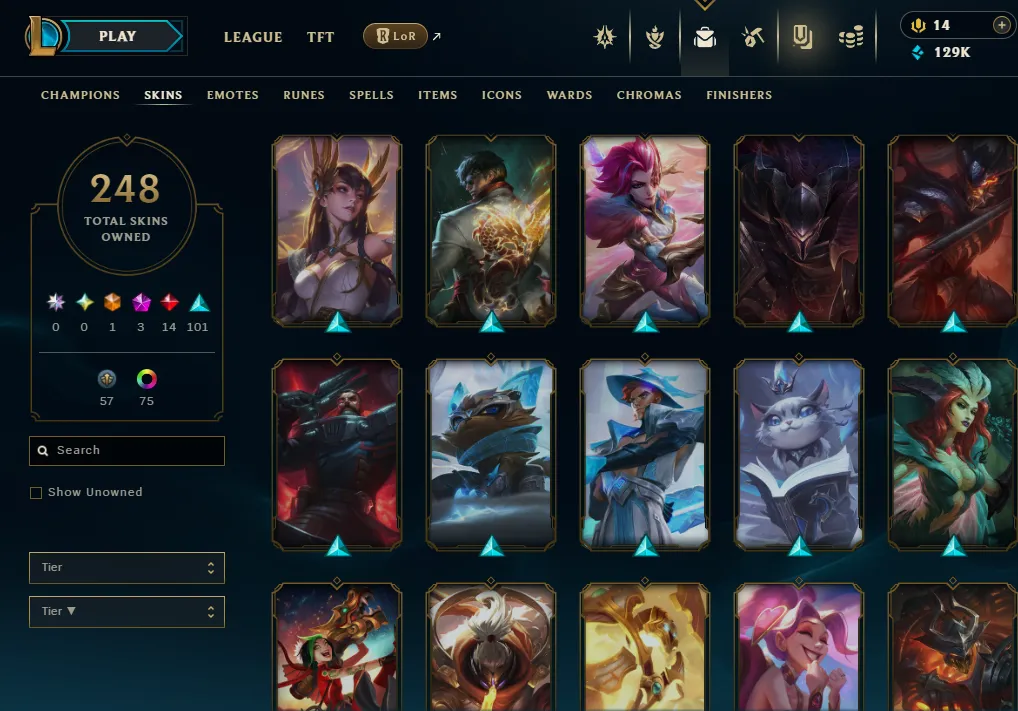Open the Icons tab
Image resolution: width=1018 pixels, height=711 pixels.
point(502,95)
